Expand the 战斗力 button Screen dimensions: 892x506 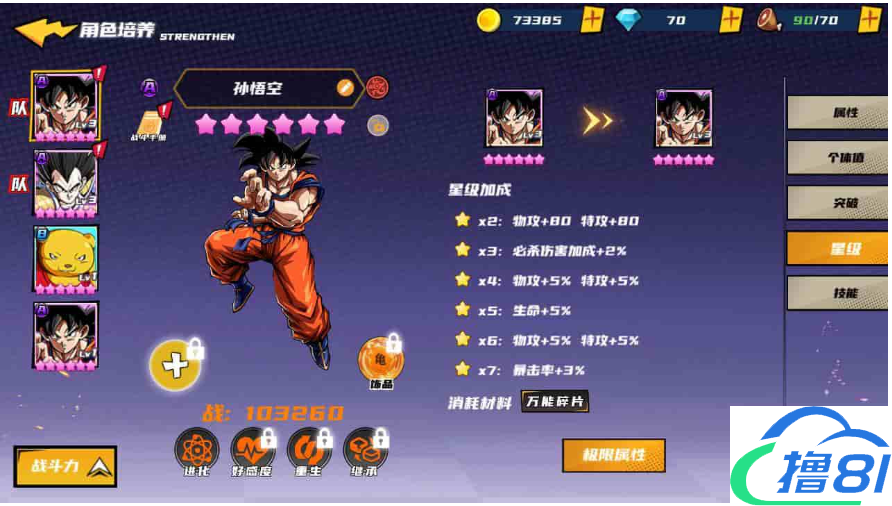coord(65,465)
